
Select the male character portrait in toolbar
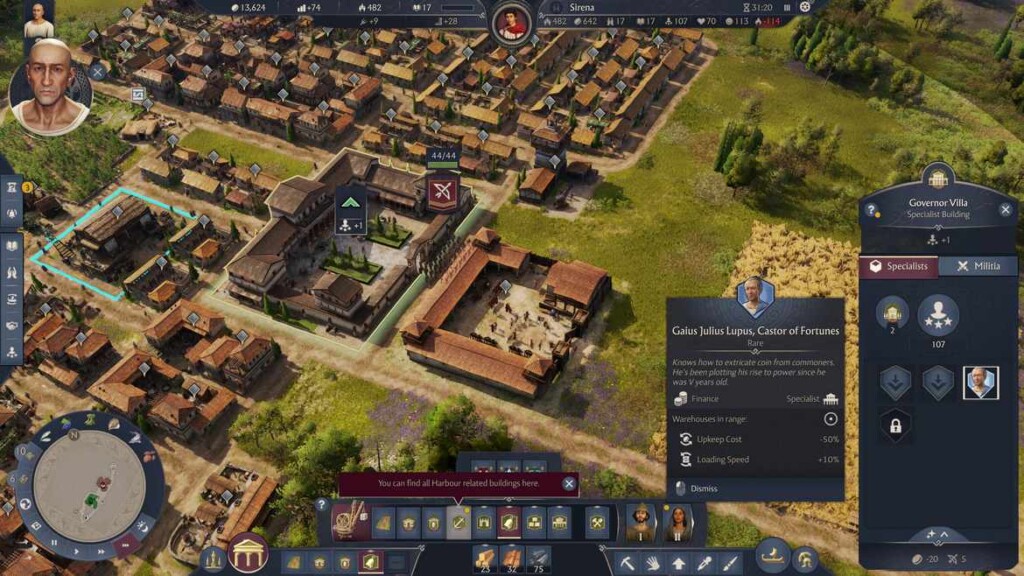click(639, 521)
